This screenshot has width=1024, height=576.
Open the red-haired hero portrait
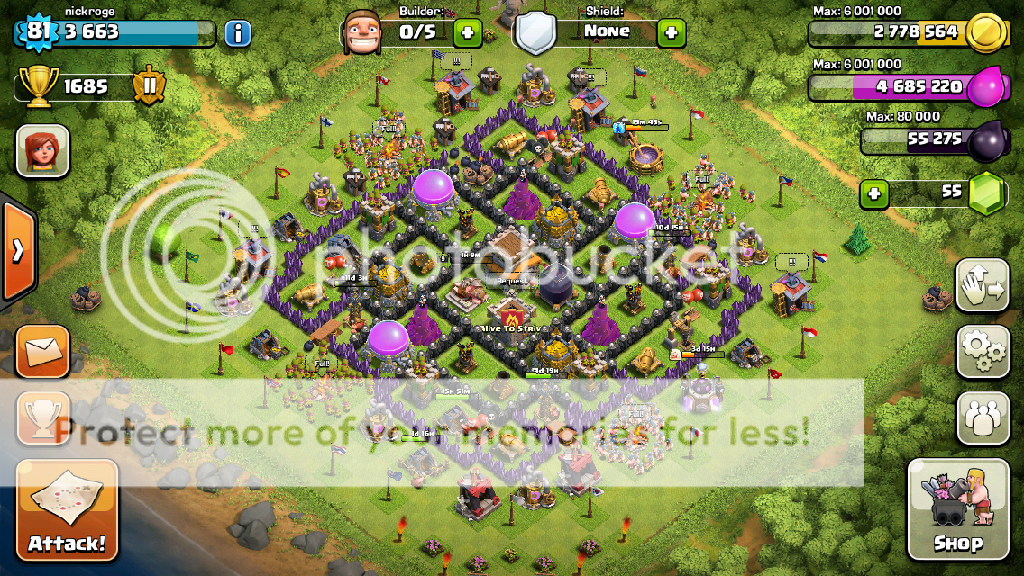point(43,152)
